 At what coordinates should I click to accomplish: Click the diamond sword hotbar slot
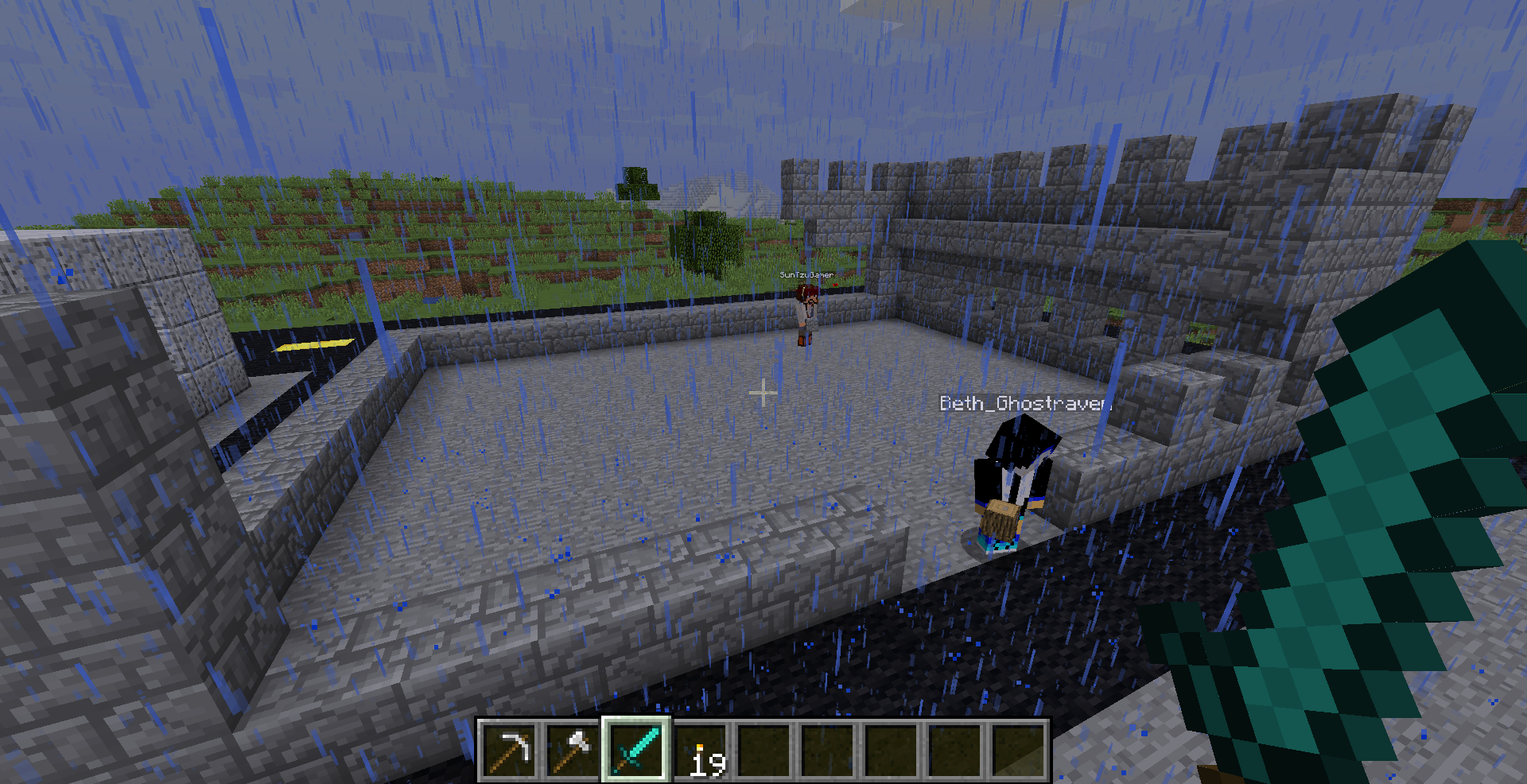(636, 750)
